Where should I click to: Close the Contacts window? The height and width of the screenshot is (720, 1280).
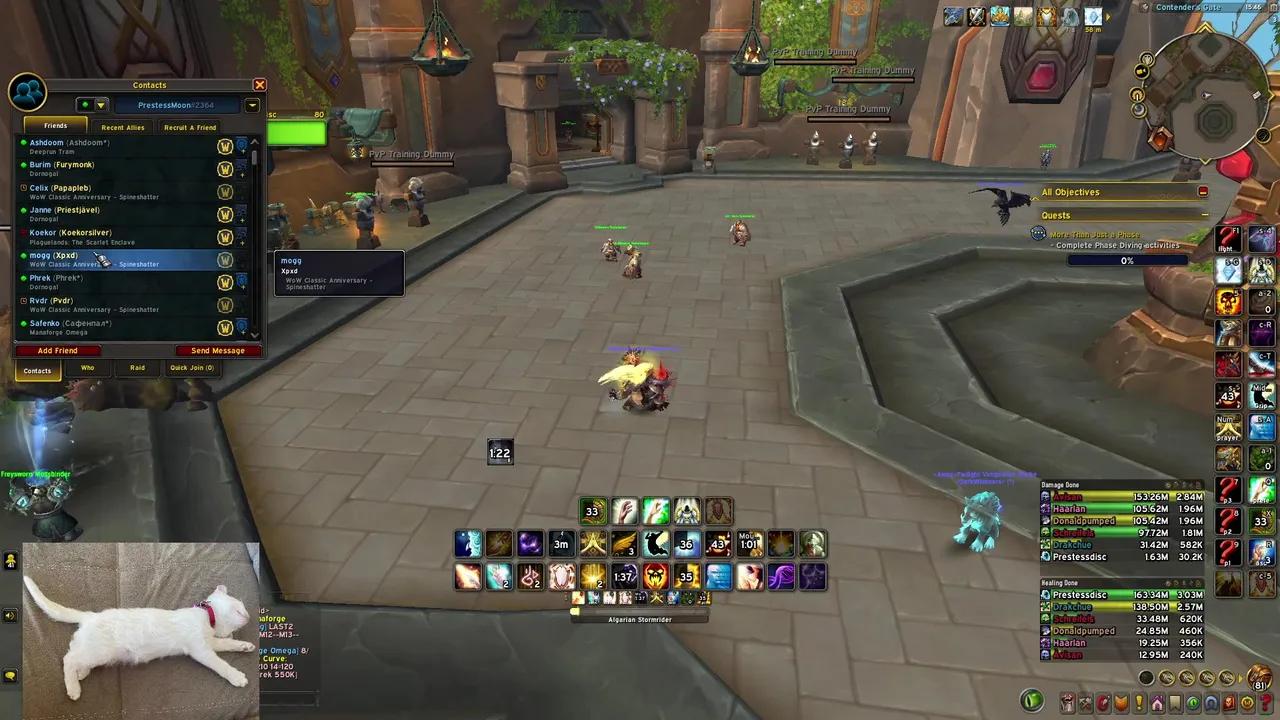tap(259, 85)
